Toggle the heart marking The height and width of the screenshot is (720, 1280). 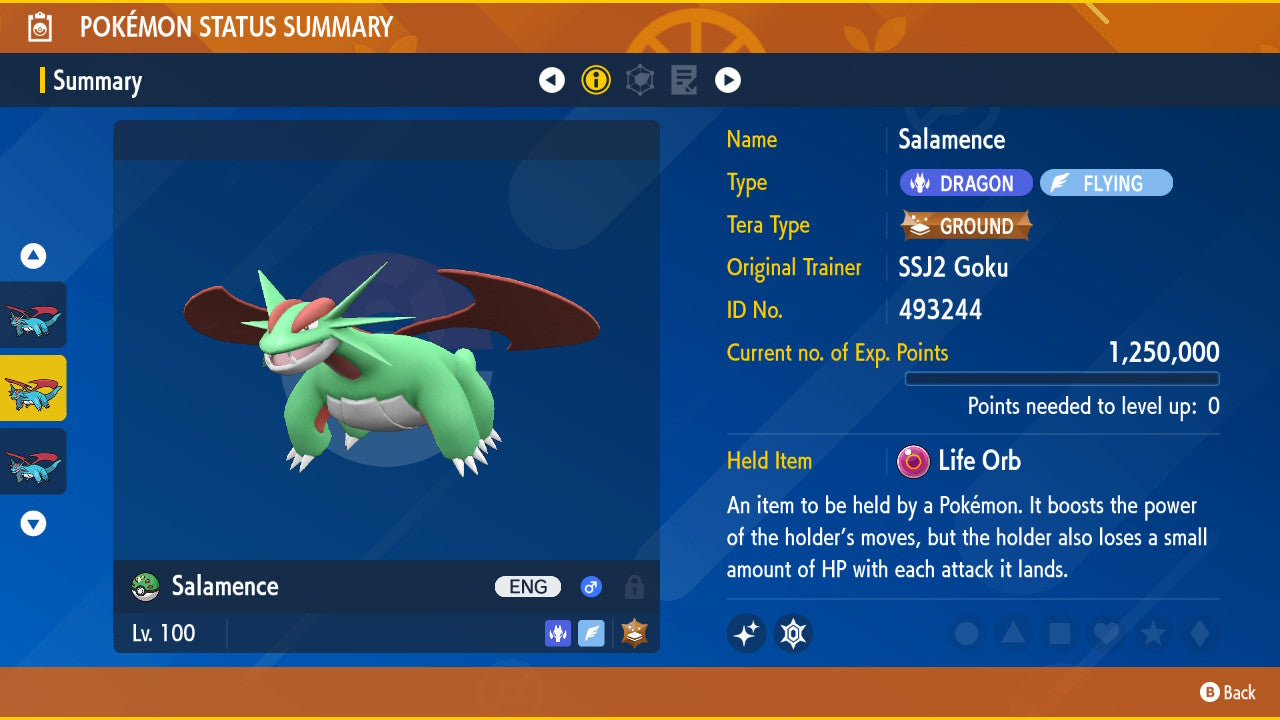pyautogui.click(x=1106, y=633)
